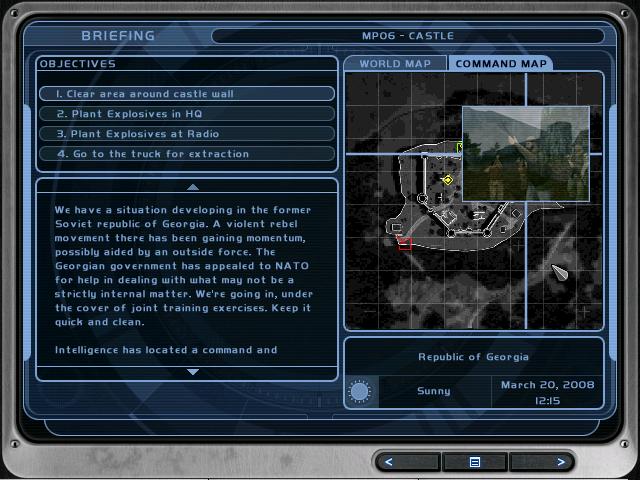Select the Plant Explosives in HQ objective
The image size is (640, 480).
tap(187, 114)
